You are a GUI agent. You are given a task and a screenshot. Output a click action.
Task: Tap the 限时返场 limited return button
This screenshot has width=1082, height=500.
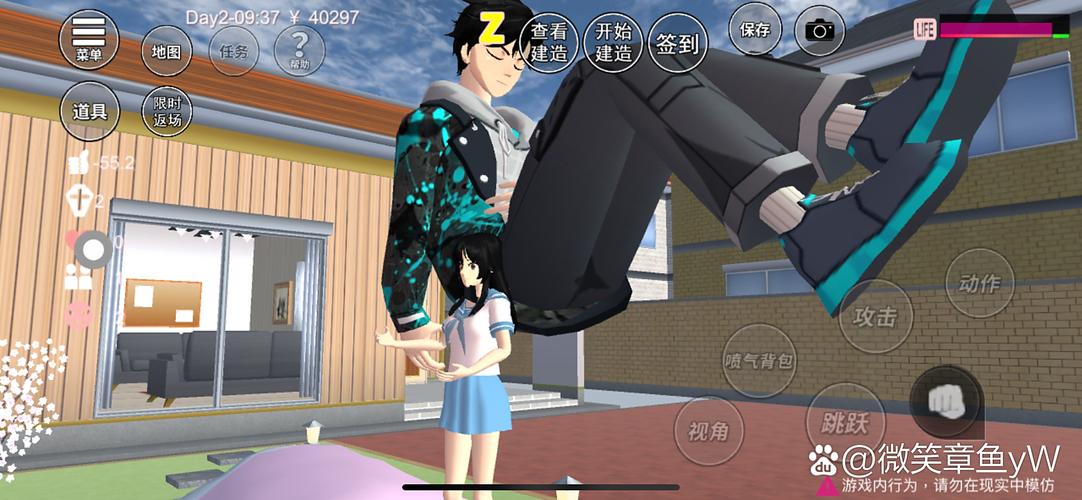coord(166,111)
